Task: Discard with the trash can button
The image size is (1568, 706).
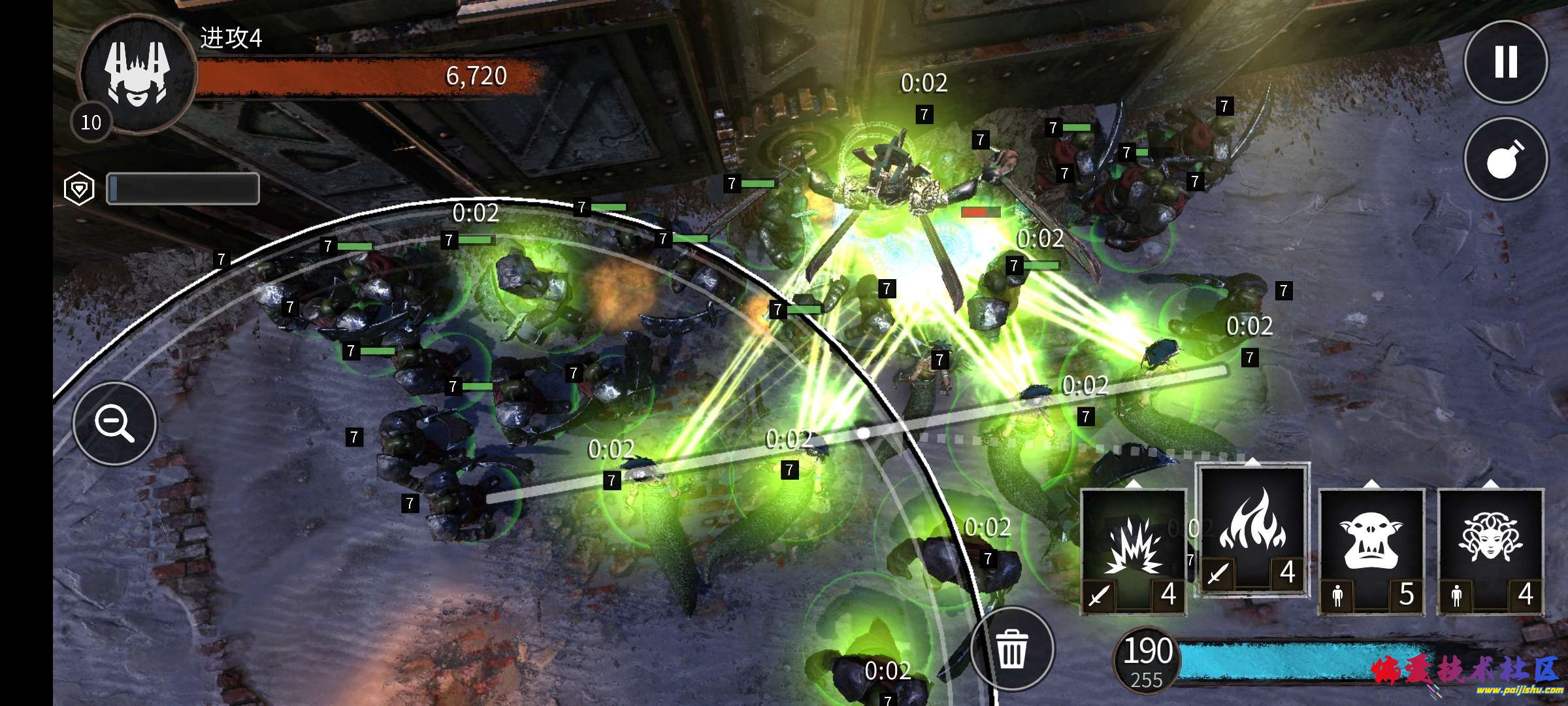Action: tap(1012, 648)
